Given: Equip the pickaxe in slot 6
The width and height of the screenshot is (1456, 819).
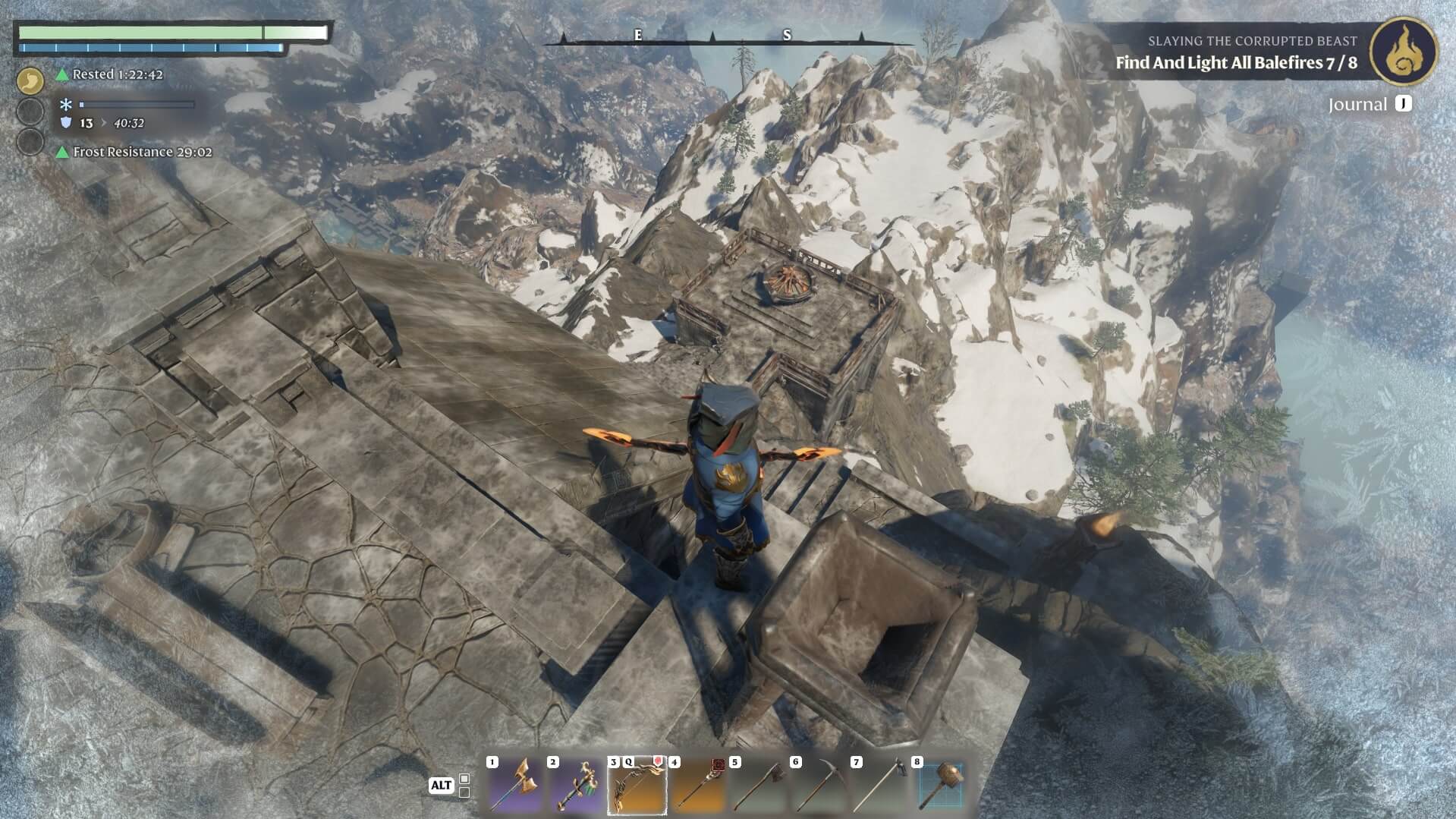Looking at the screenshot, I should 818,786.
